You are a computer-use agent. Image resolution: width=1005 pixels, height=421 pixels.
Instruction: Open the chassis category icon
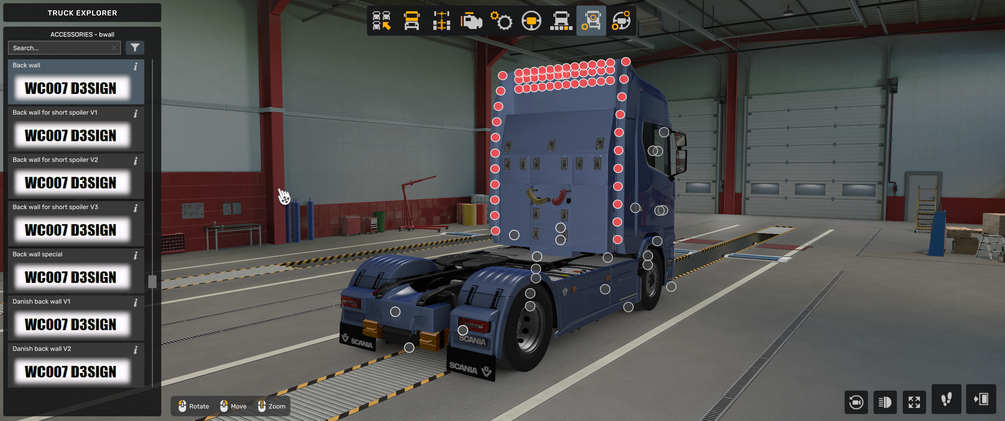pyautogui.click(x=441, y=21)
